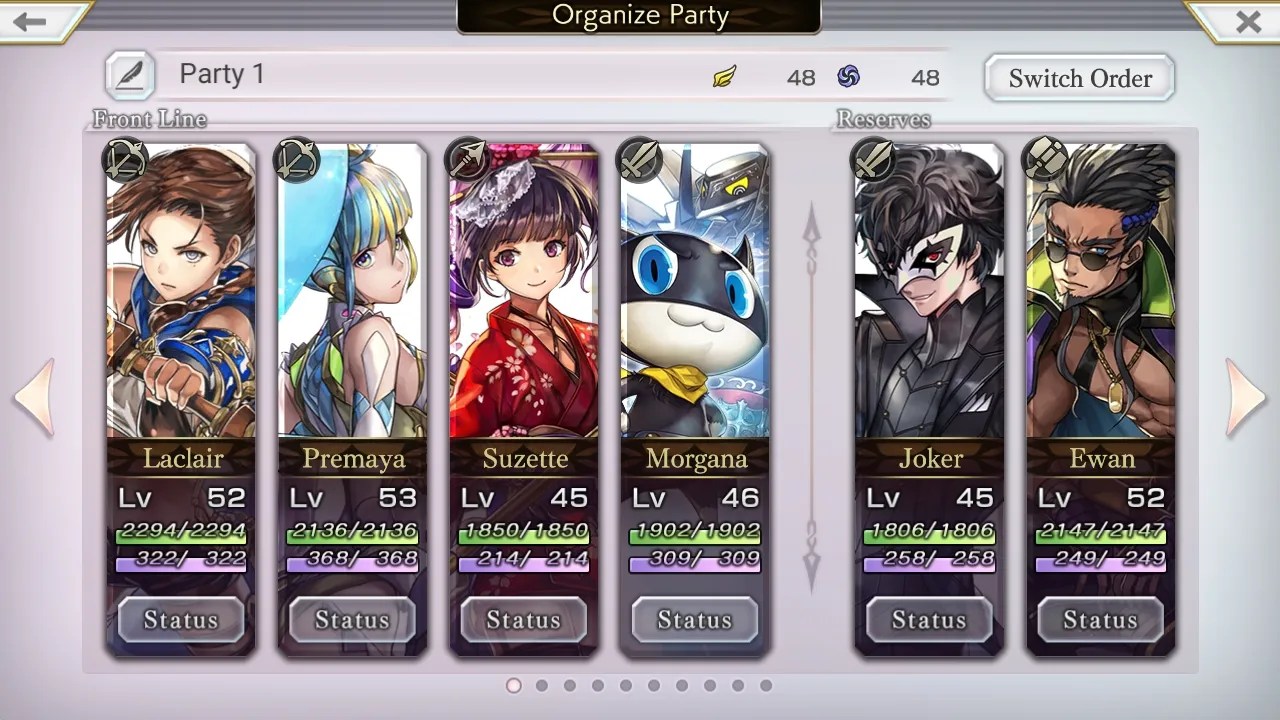The image size is (1280, 720).
Task: Open Laclair's Status screen
Action: coord(181,620)
